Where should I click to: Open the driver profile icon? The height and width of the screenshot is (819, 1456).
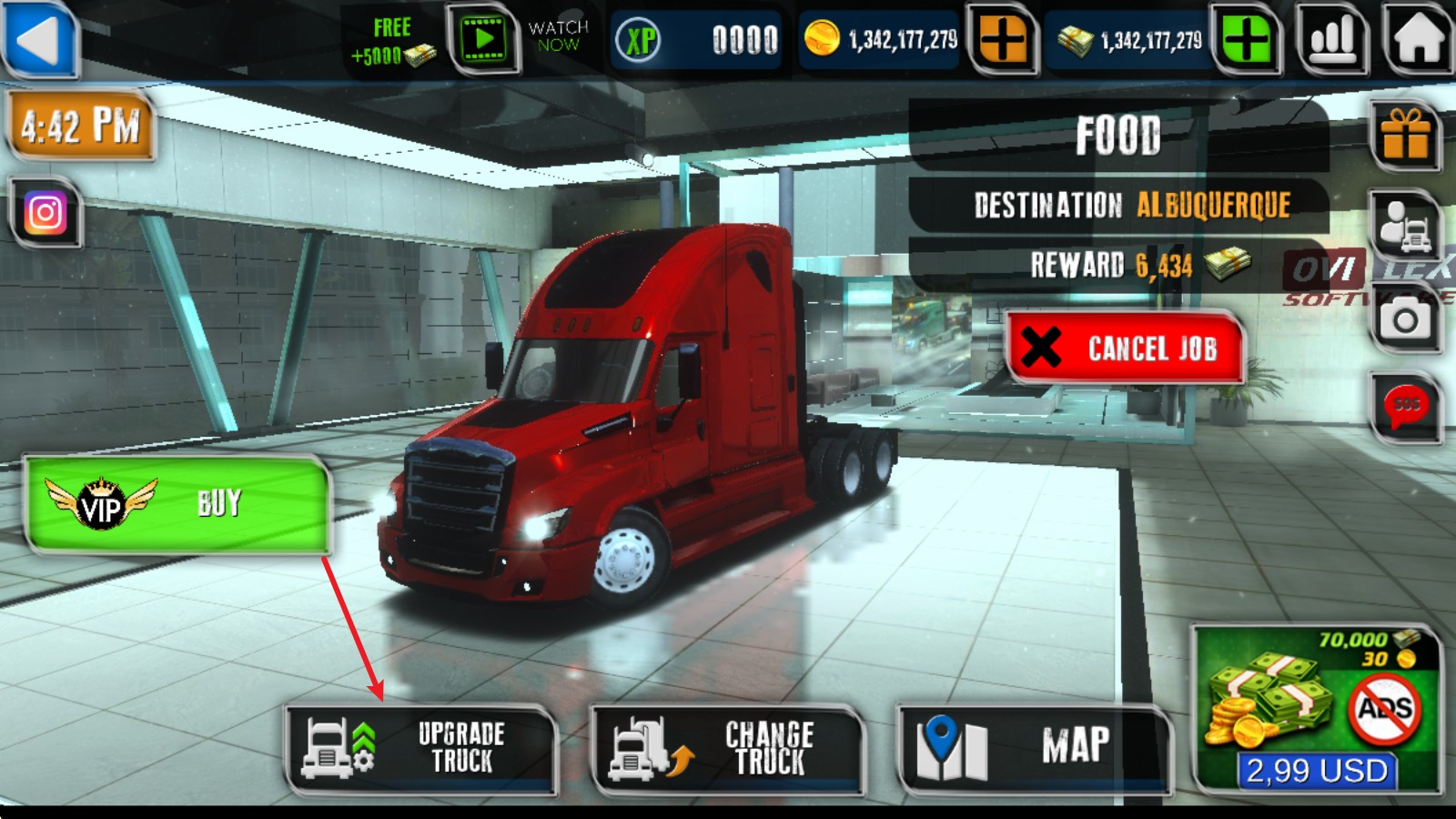pos(1405,226)
